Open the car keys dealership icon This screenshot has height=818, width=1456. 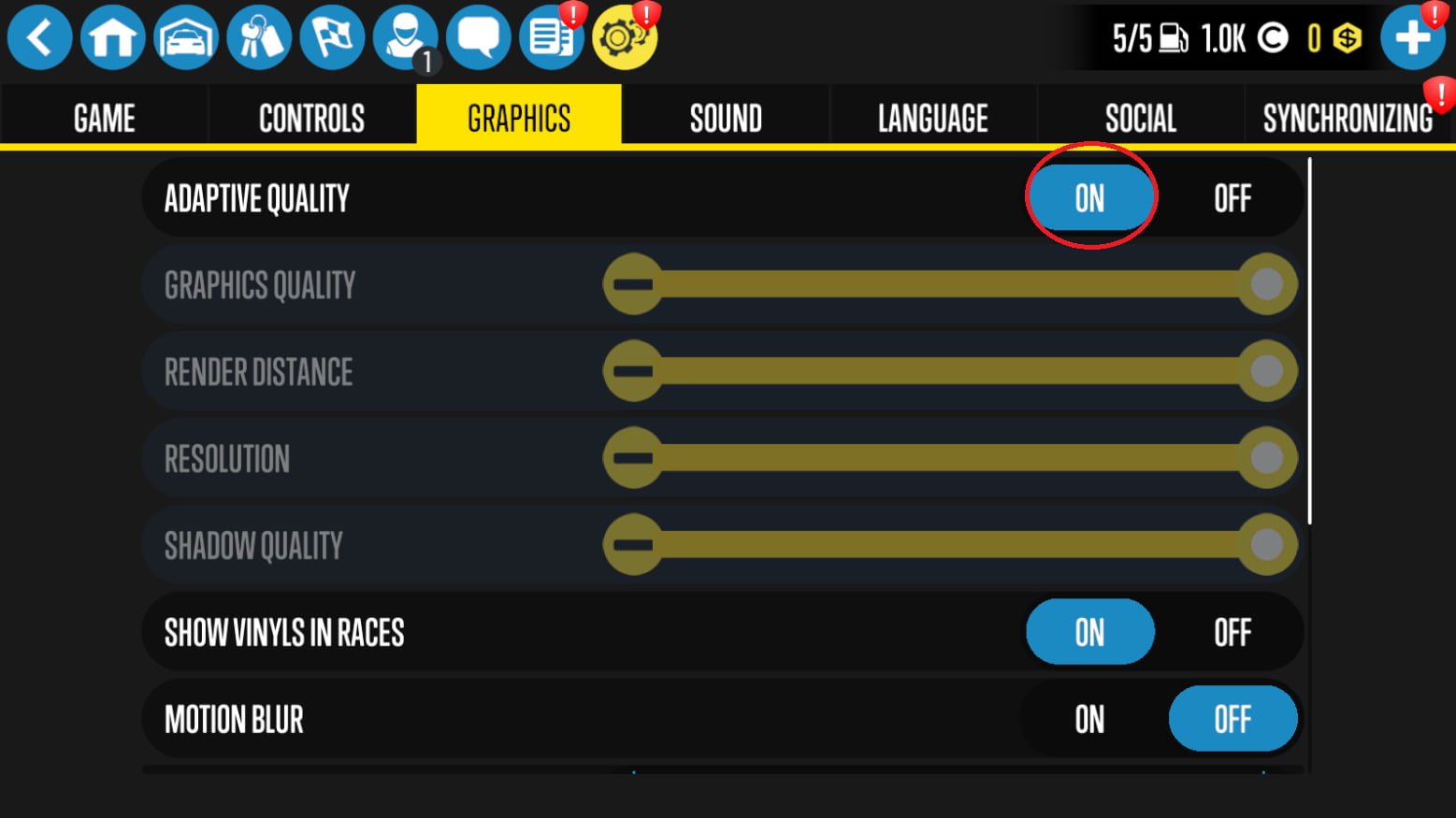pos(259,37)
